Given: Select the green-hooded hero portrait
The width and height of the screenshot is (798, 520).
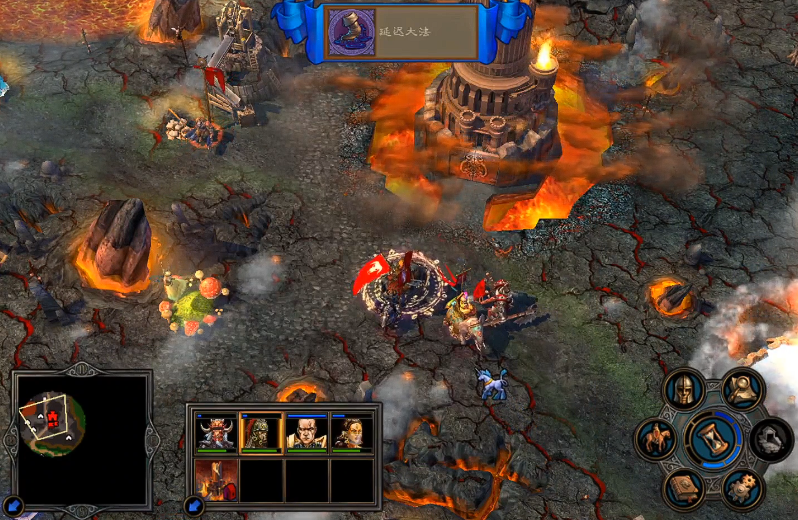Looking at the screenshot, I should (261, 431).
